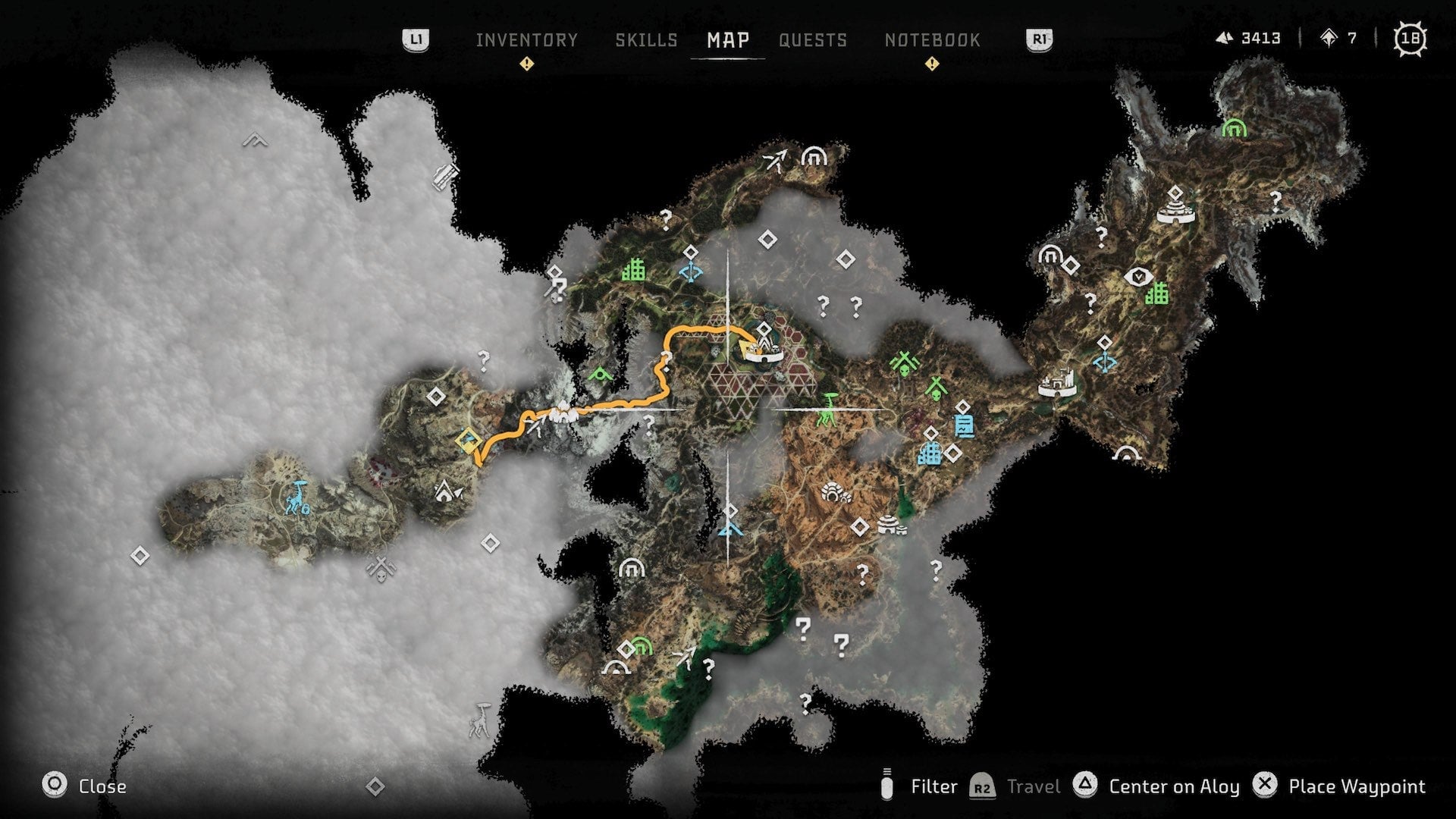Switch to the Skills tab
This screenshot has width=1456, height=819.
pos(647,40)
